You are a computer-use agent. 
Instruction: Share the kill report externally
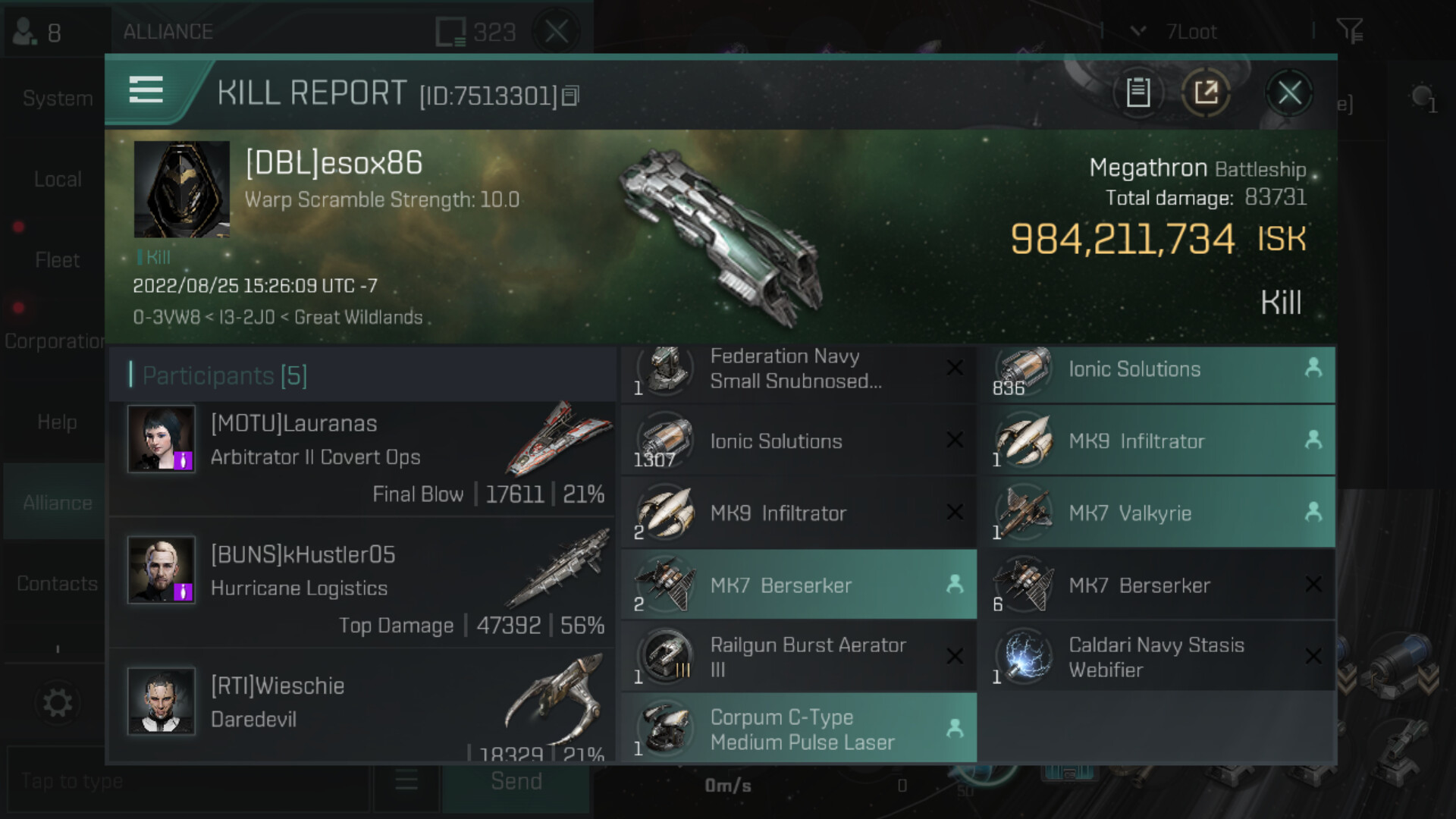pyautogui.click(x=1206, y=93)
